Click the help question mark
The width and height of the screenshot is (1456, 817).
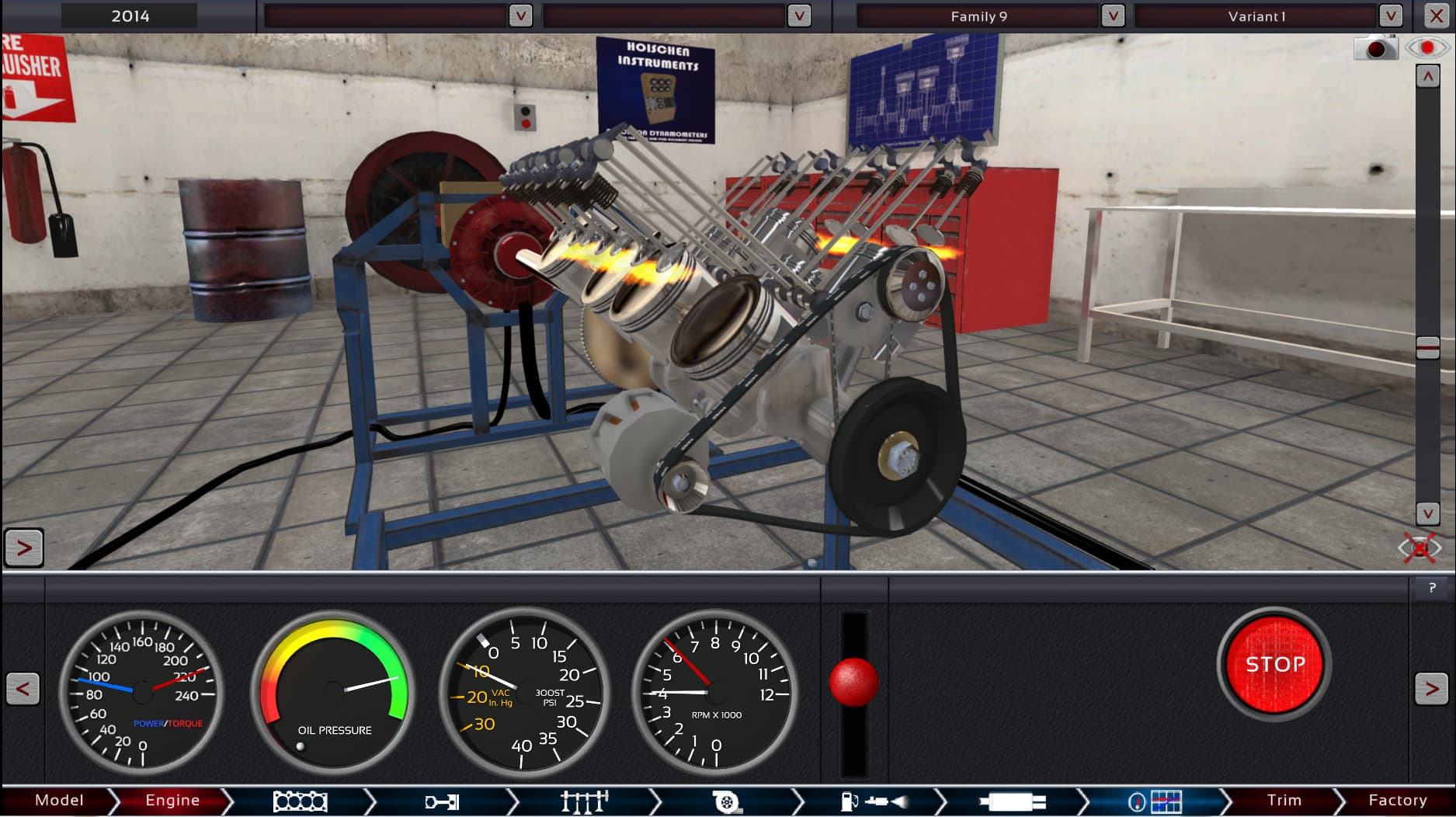coord(1431,588)
